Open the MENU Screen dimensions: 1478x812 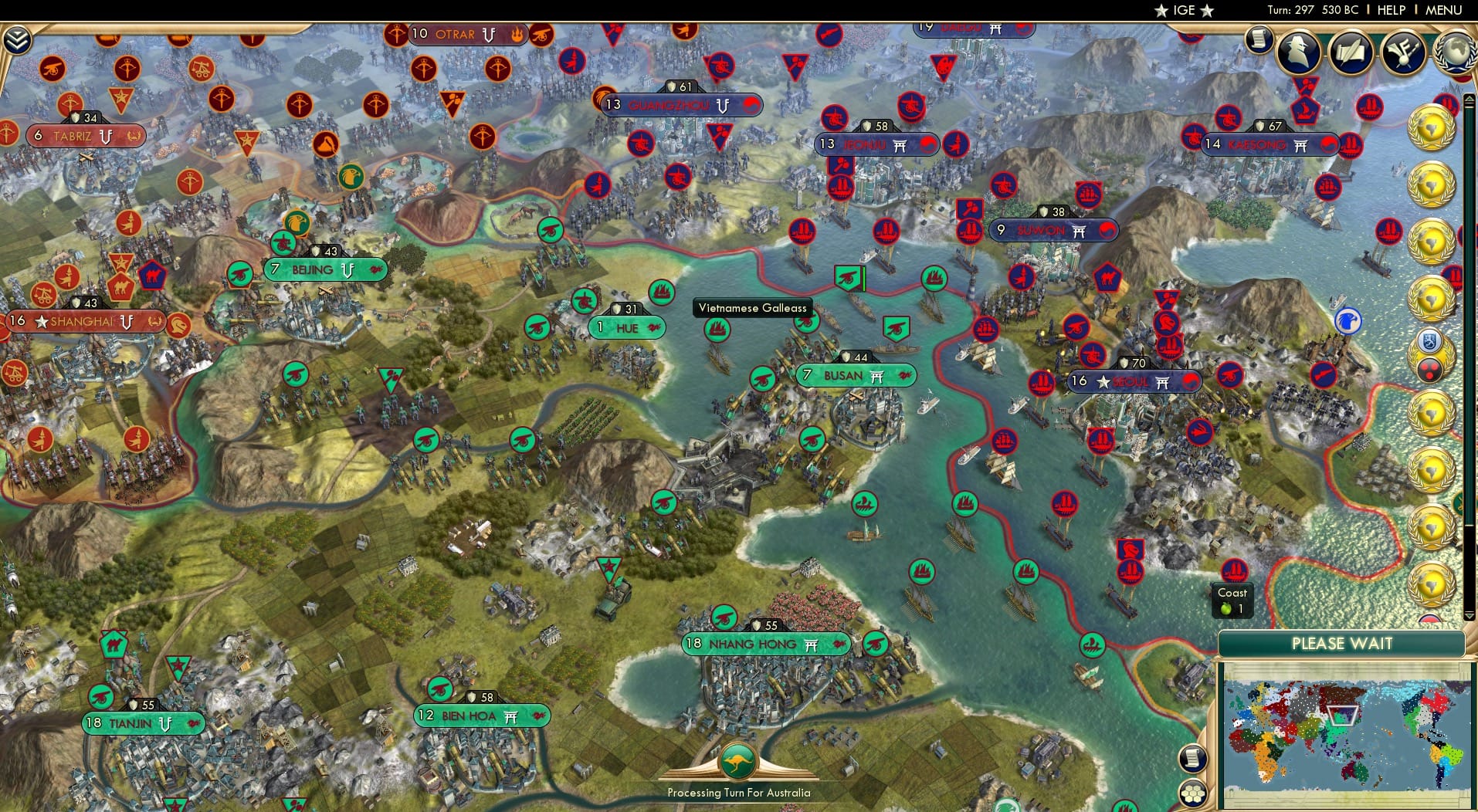click(1446, 10)
